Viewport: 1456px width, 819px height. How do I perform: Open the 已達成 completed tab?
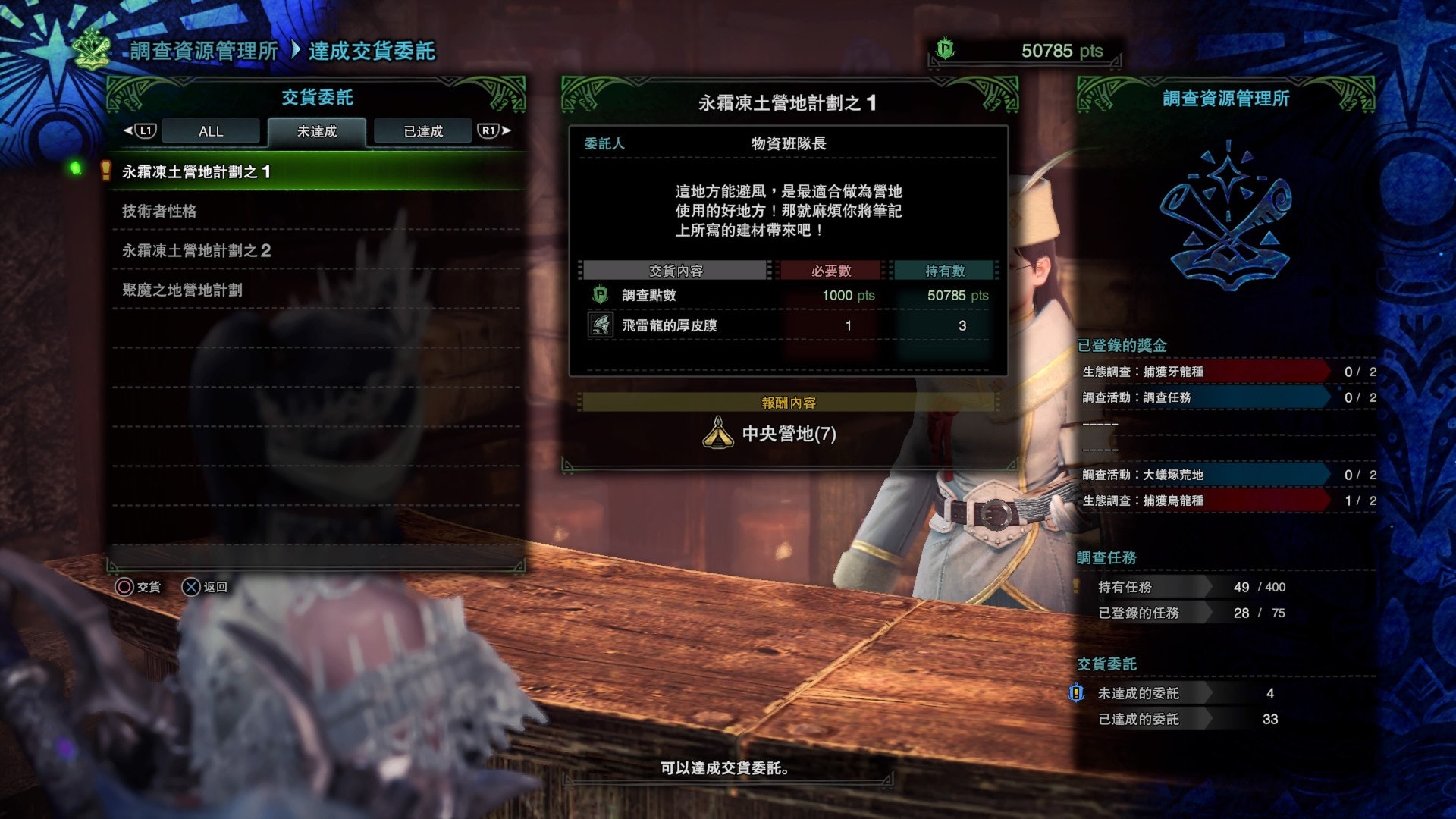coord(423,131)
